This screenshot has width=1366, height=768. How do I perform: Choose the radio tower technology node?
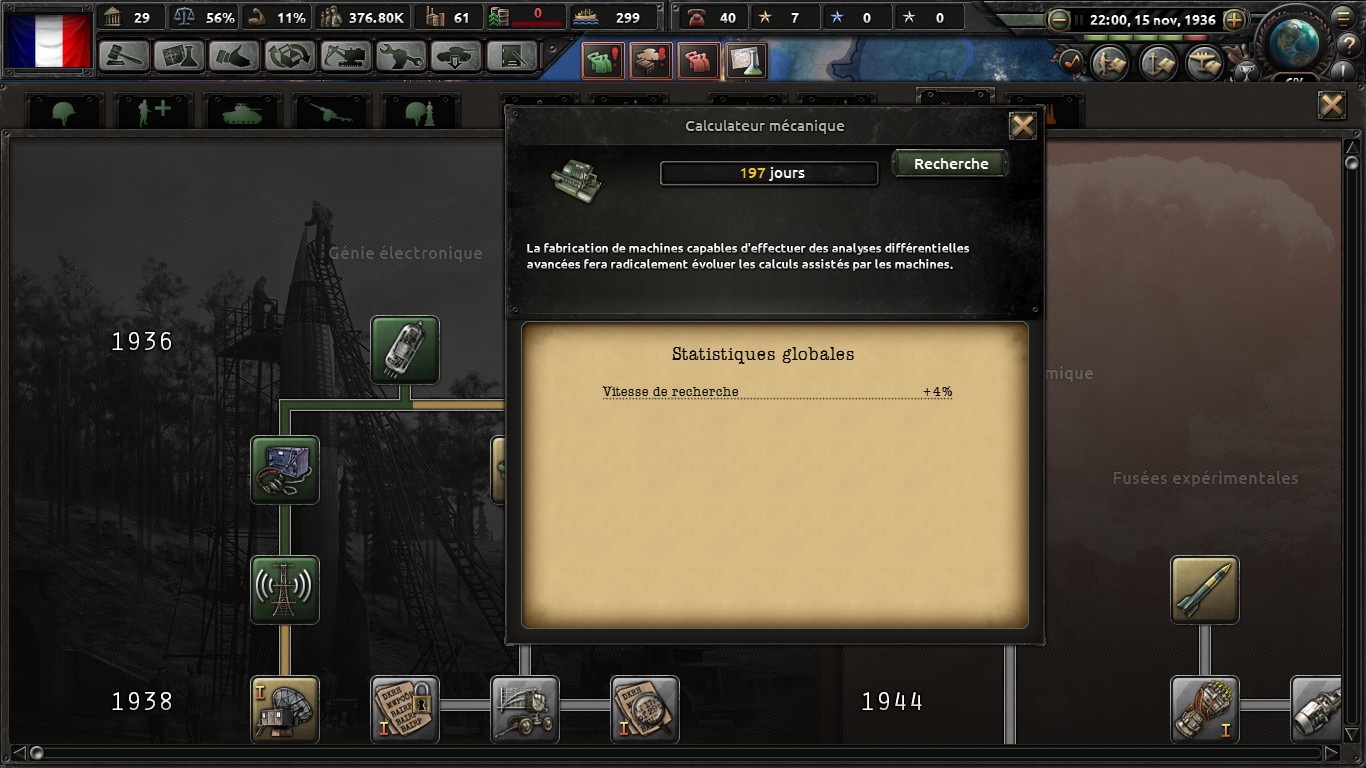285,590
